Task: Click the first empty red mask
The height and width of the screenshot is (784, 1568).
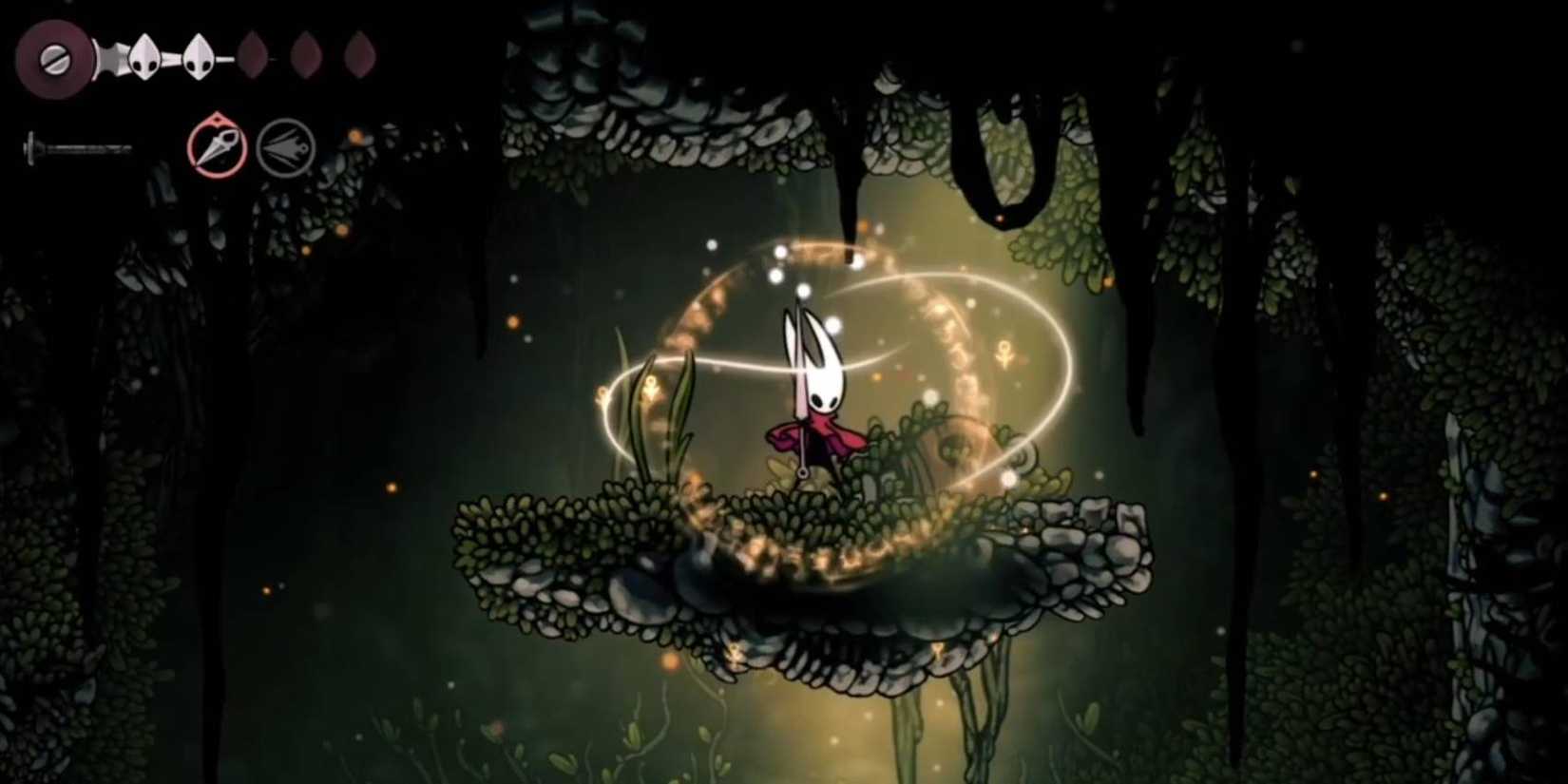Action: [x=252, y=57]
